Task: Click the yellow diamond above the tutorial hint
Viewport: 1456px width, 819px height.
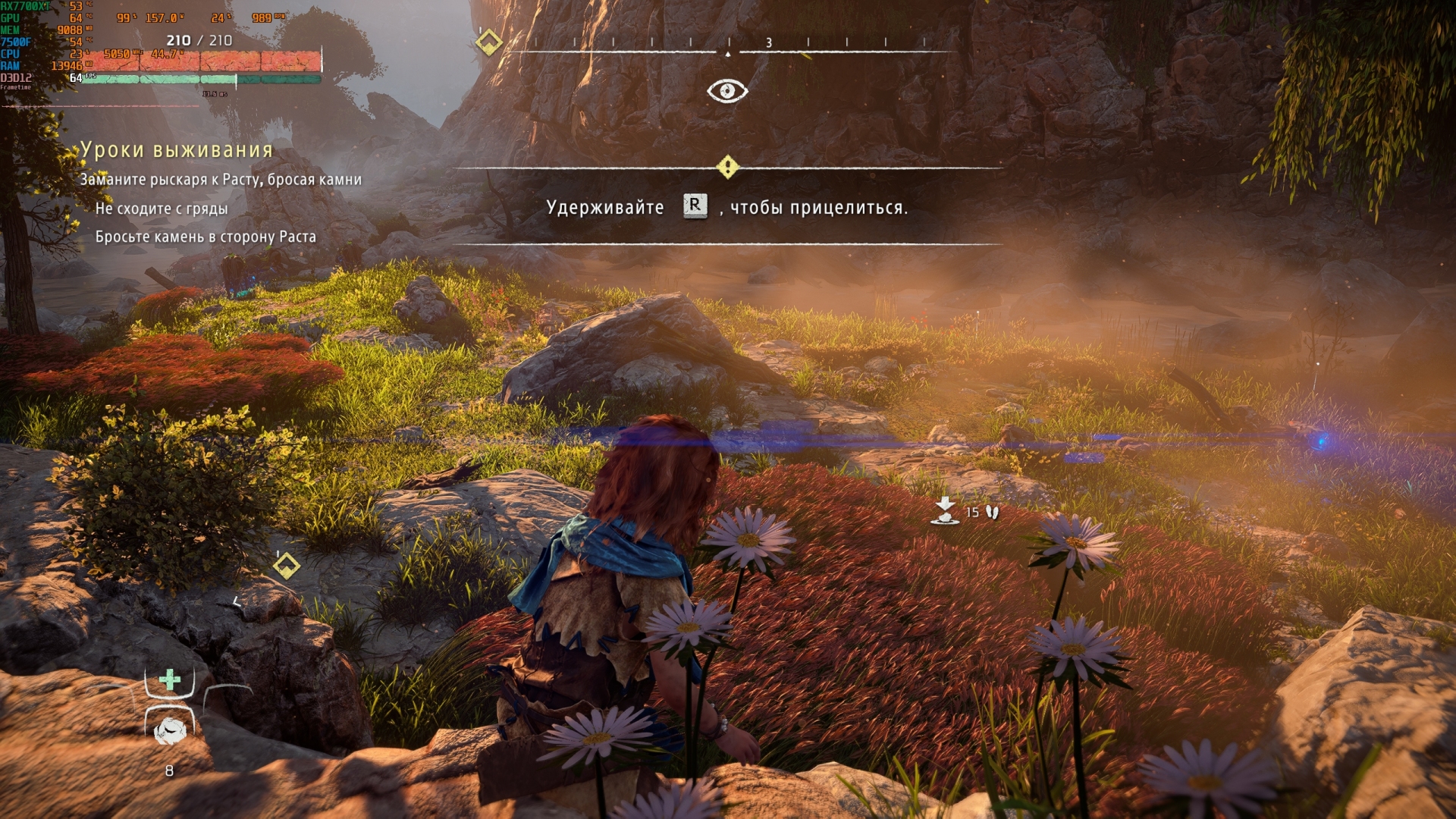Action: [727, 167]
